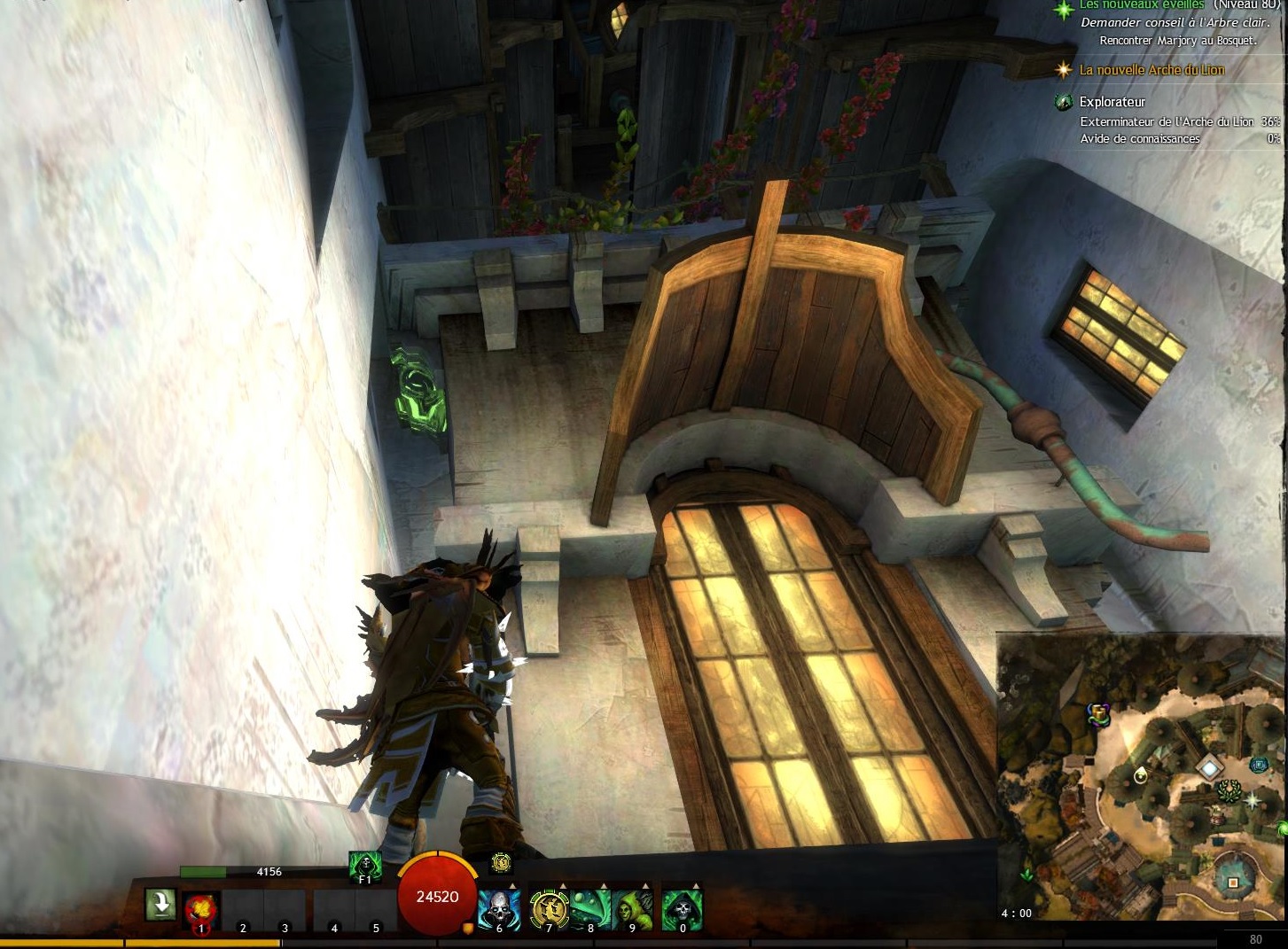Click the gold coins trading post marker on minimap

1100,713
